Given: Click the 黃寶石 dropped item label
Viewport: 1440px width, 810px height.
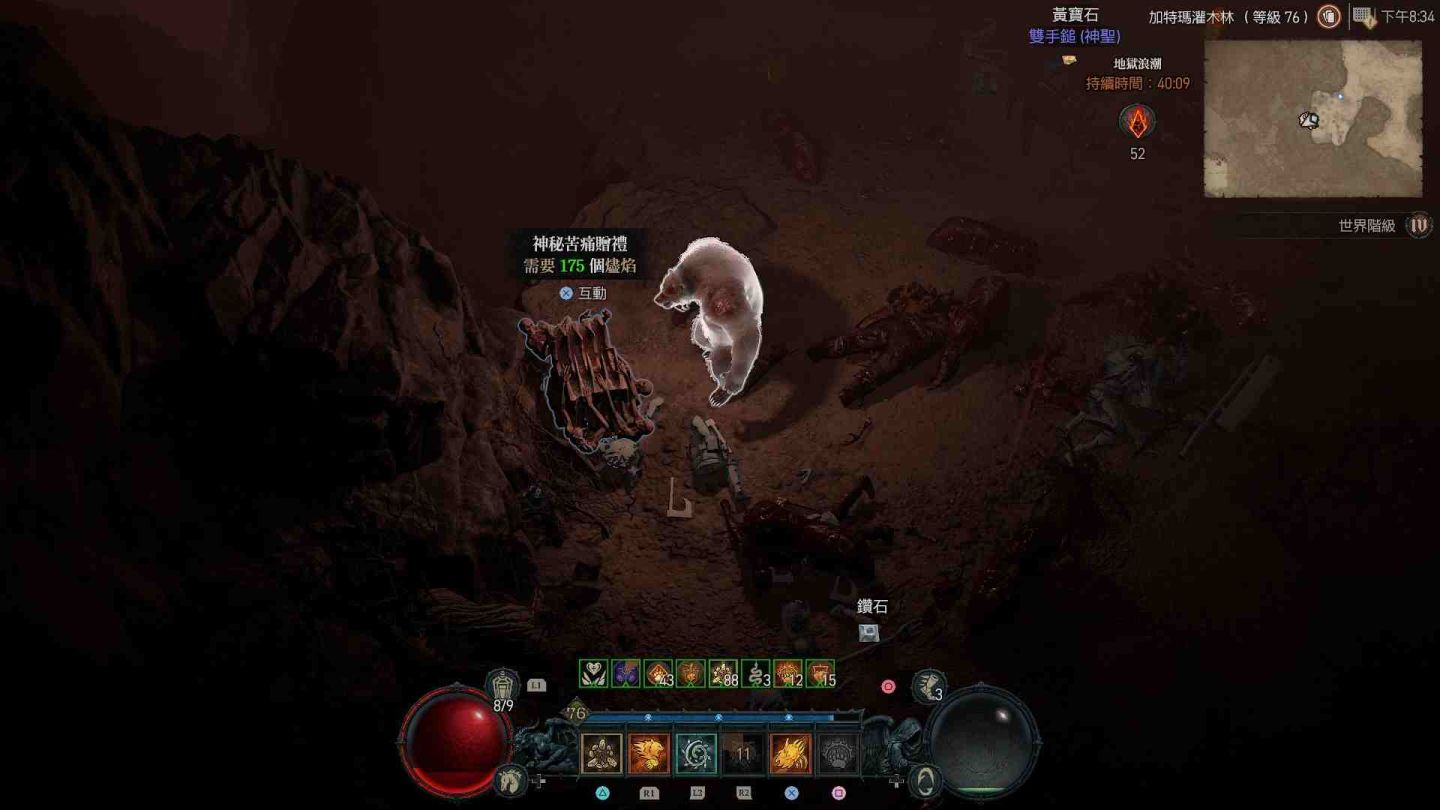Looking at the screenshot, I should point(1075,16).
